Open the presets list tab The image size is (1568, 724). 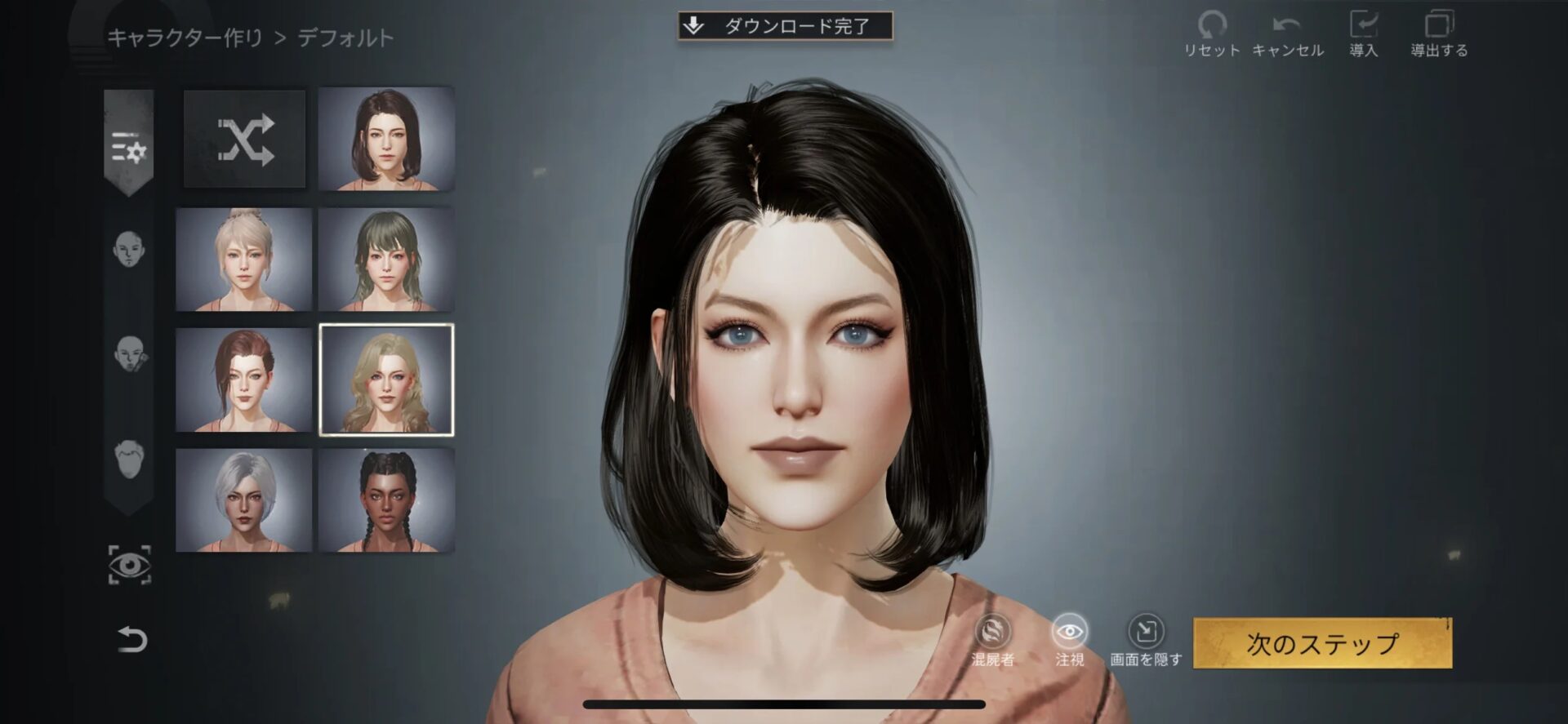[x=129, y=149]
